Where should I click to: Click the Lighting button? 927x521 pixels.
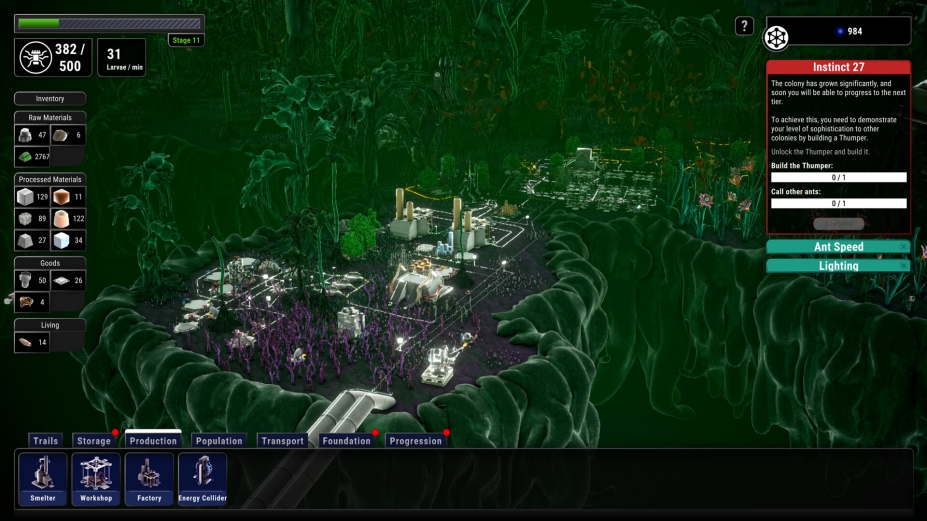coord(838,266)
